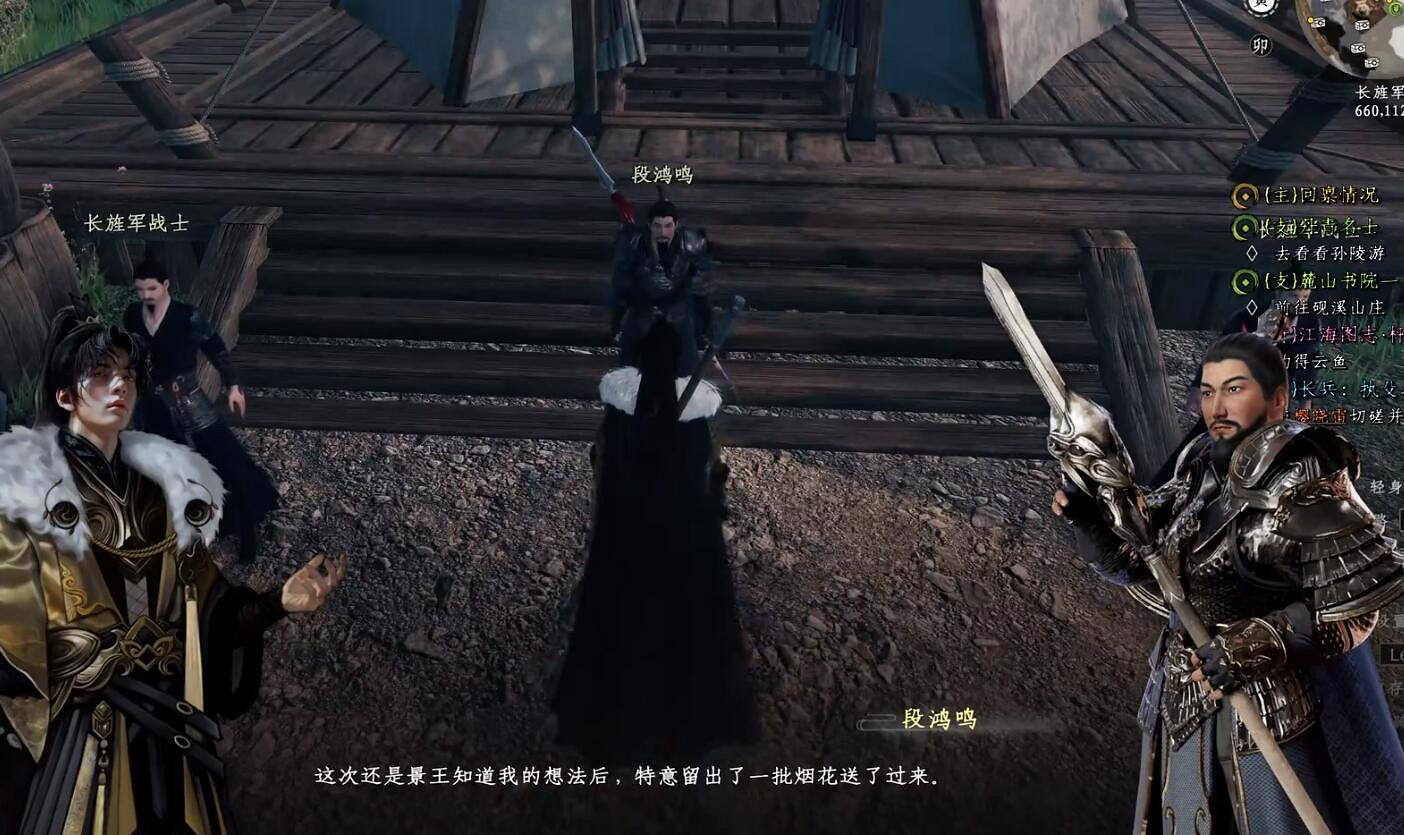Select the (主) main quest category icon
The height and width of the screenshot is (835, 1404).
pos(1243,196)
